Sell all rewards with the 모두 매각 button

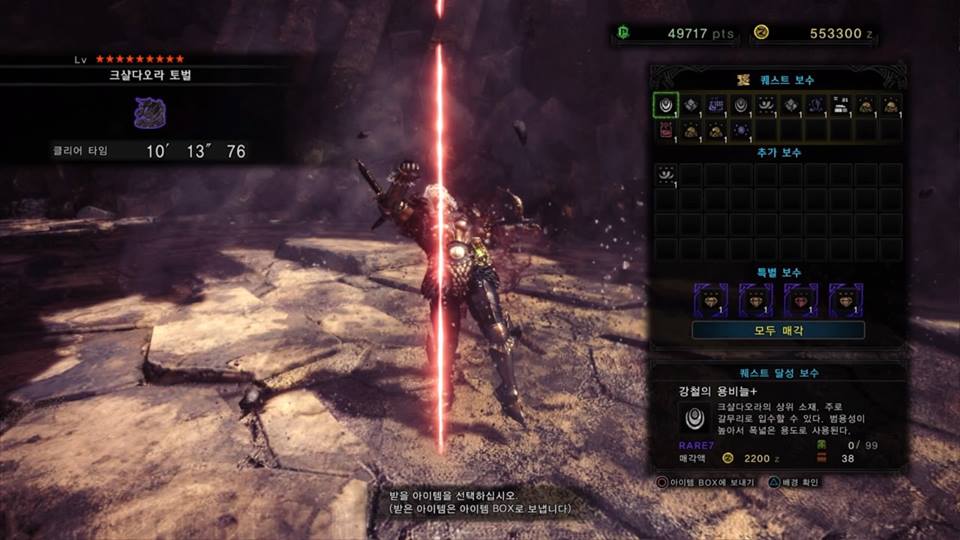(778, 330)
